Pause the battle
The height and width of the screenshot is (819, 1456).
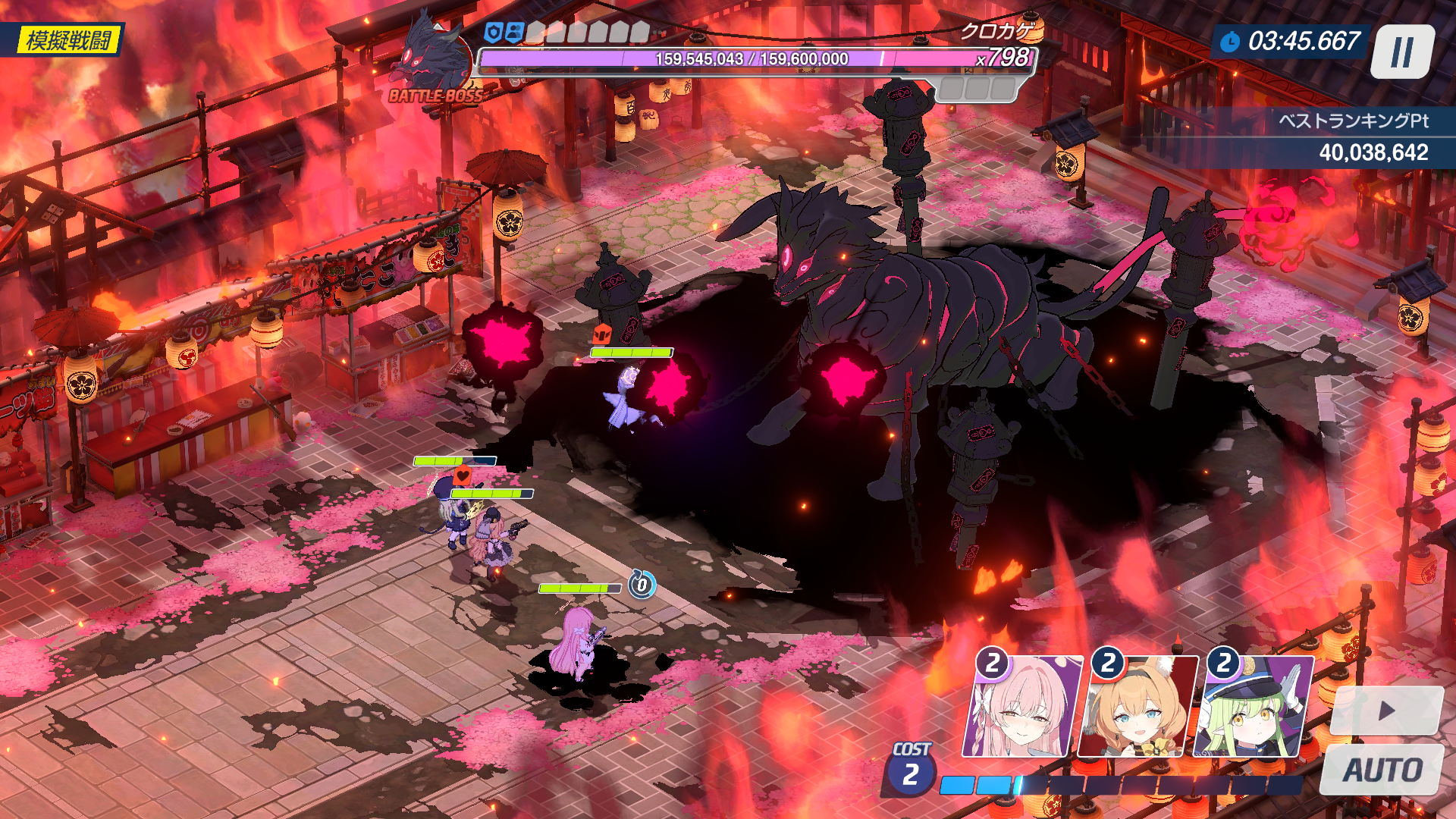[1401, 52]
